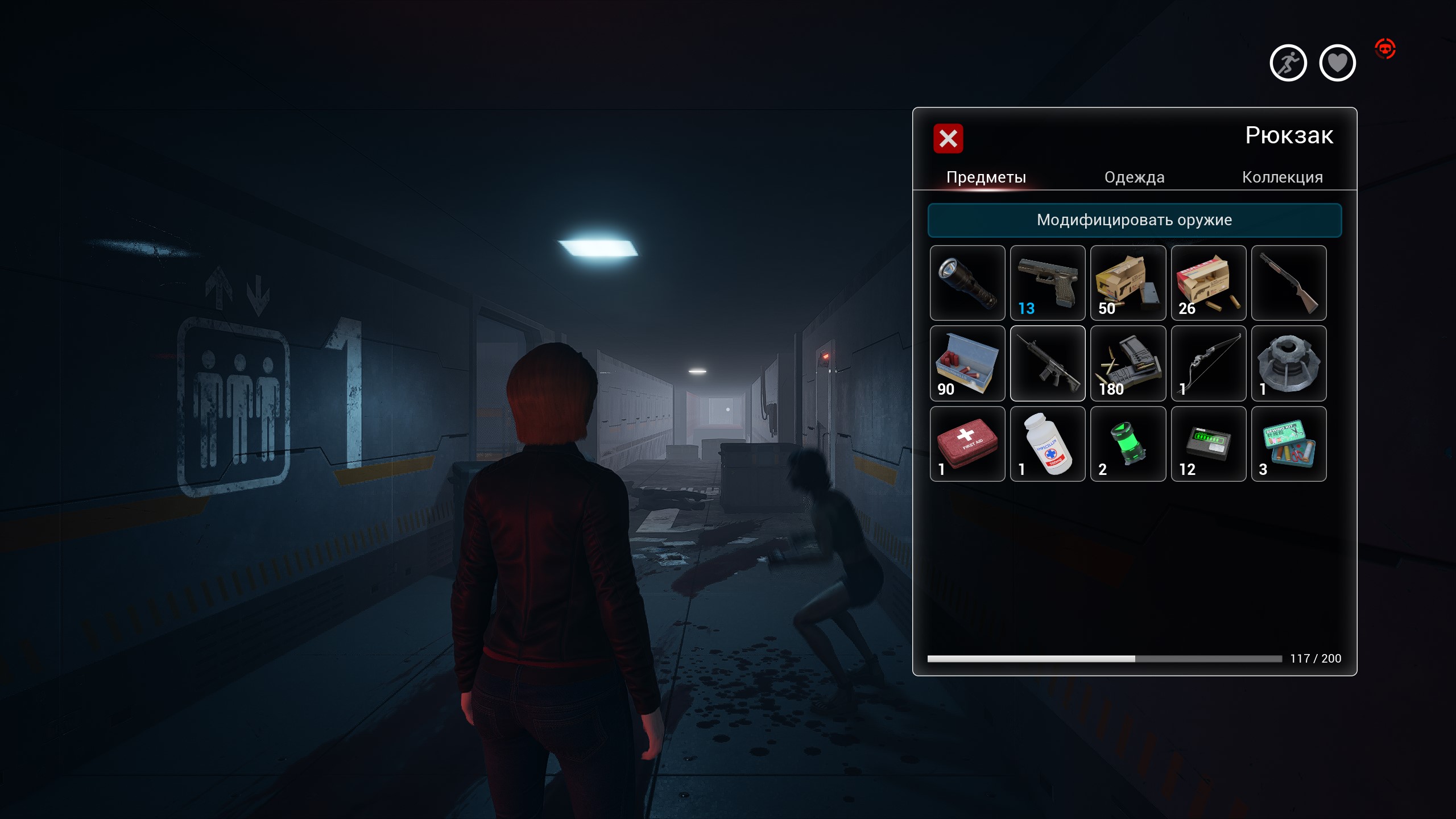Select the assault rifle slot
This screenshot has width=1456, height=819.
[1047, 363]
